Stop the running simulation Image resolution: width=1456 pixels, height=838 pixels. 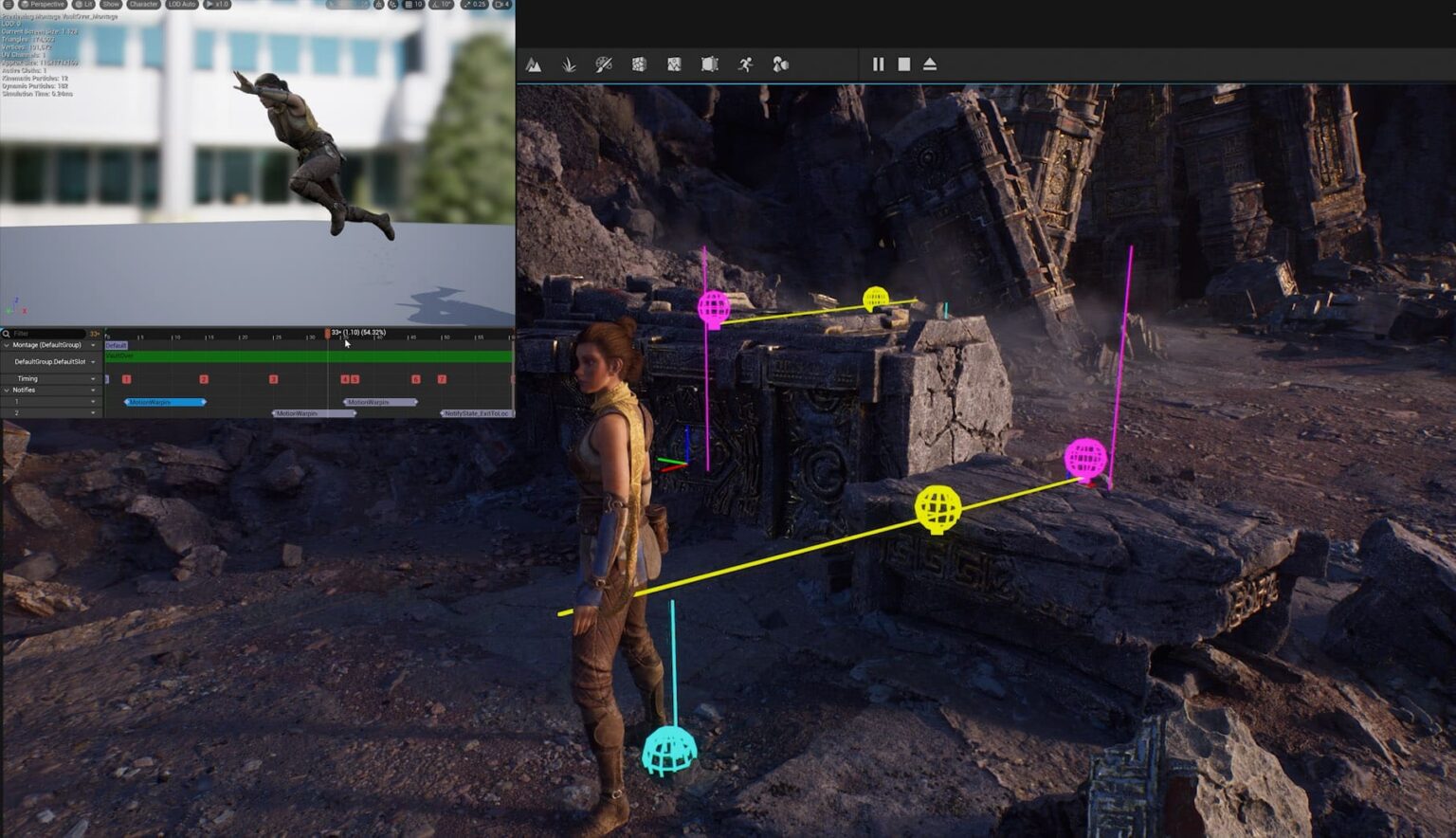[904, 64]
